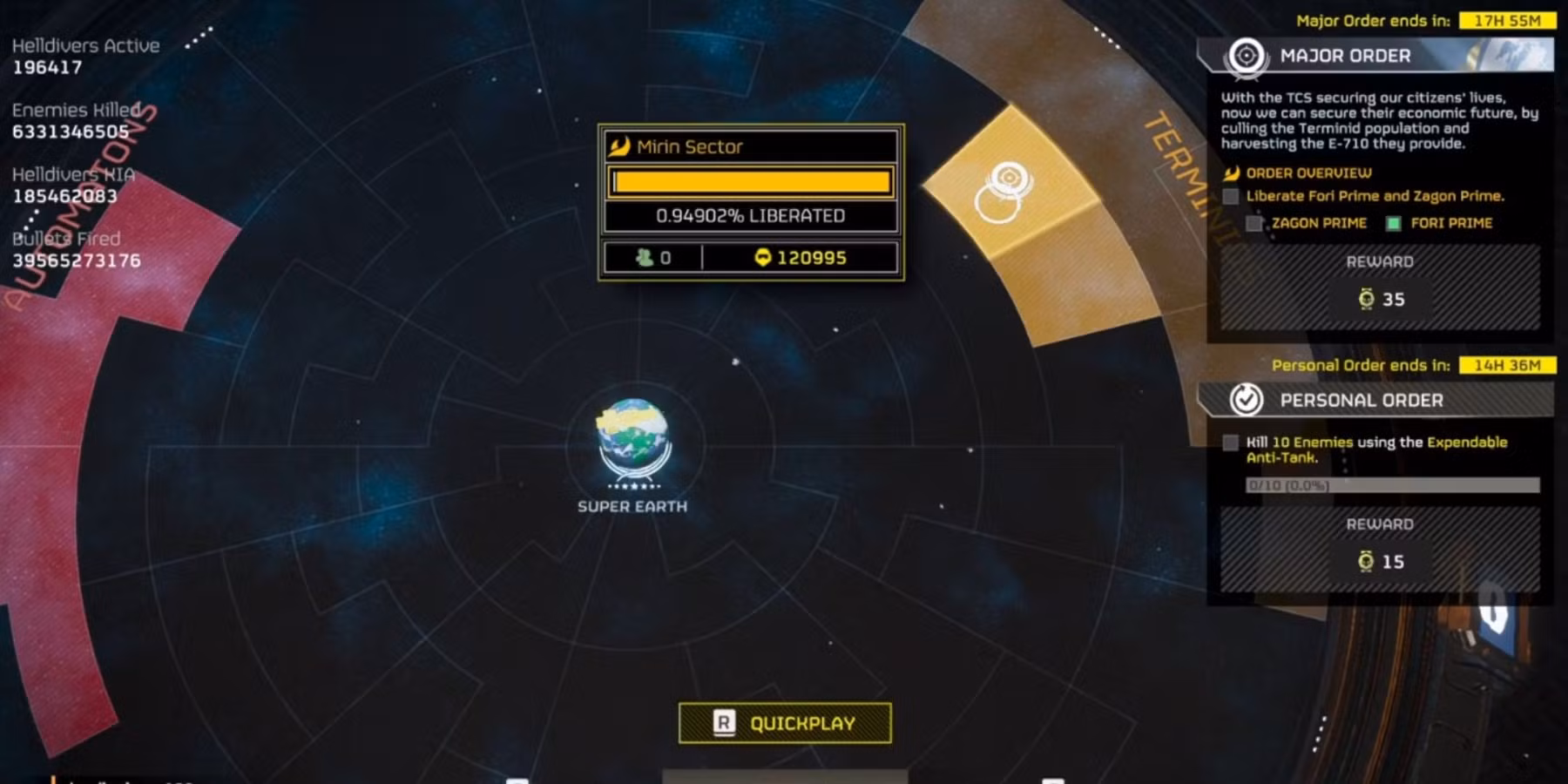The image size is (1568, 784).
Task: Click the Mirin Sector liberation progress bar
Action: [751, 181]
